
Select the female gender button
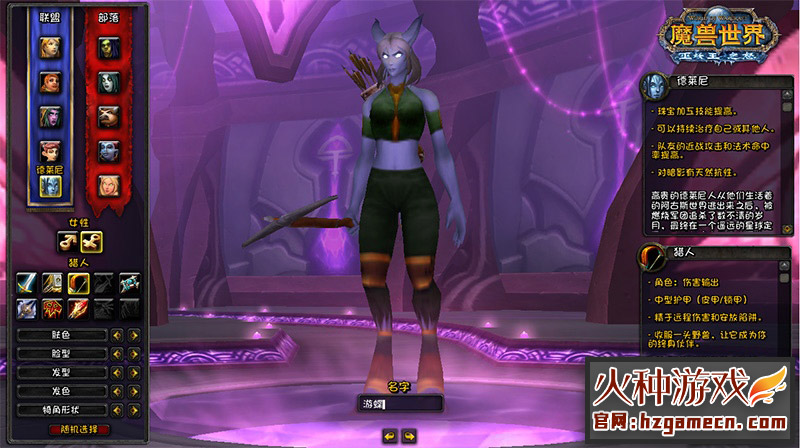coord(91,240)
